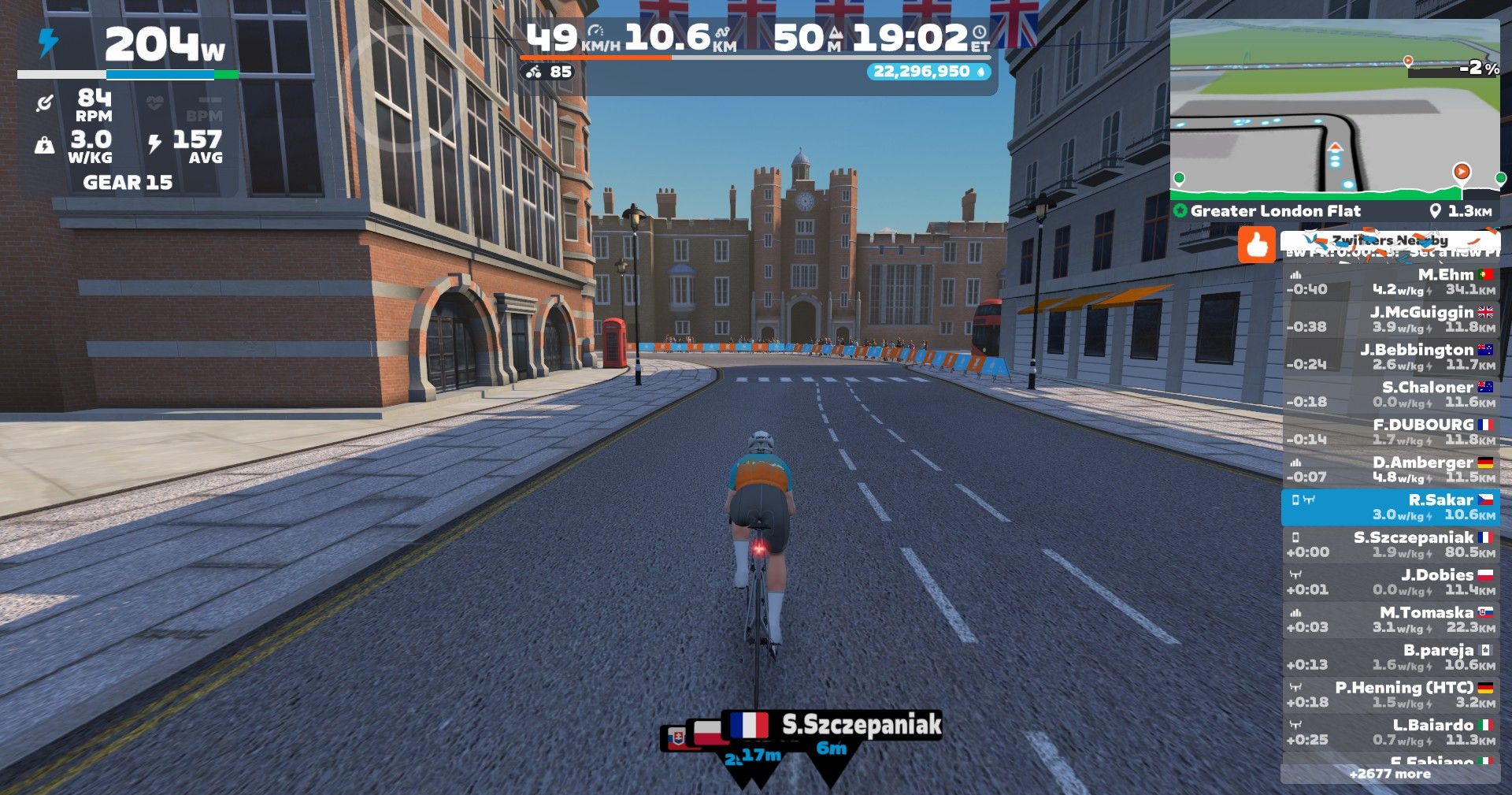Select D.Amberger rider row
1512x795 pixels.
coord(1390,470)
